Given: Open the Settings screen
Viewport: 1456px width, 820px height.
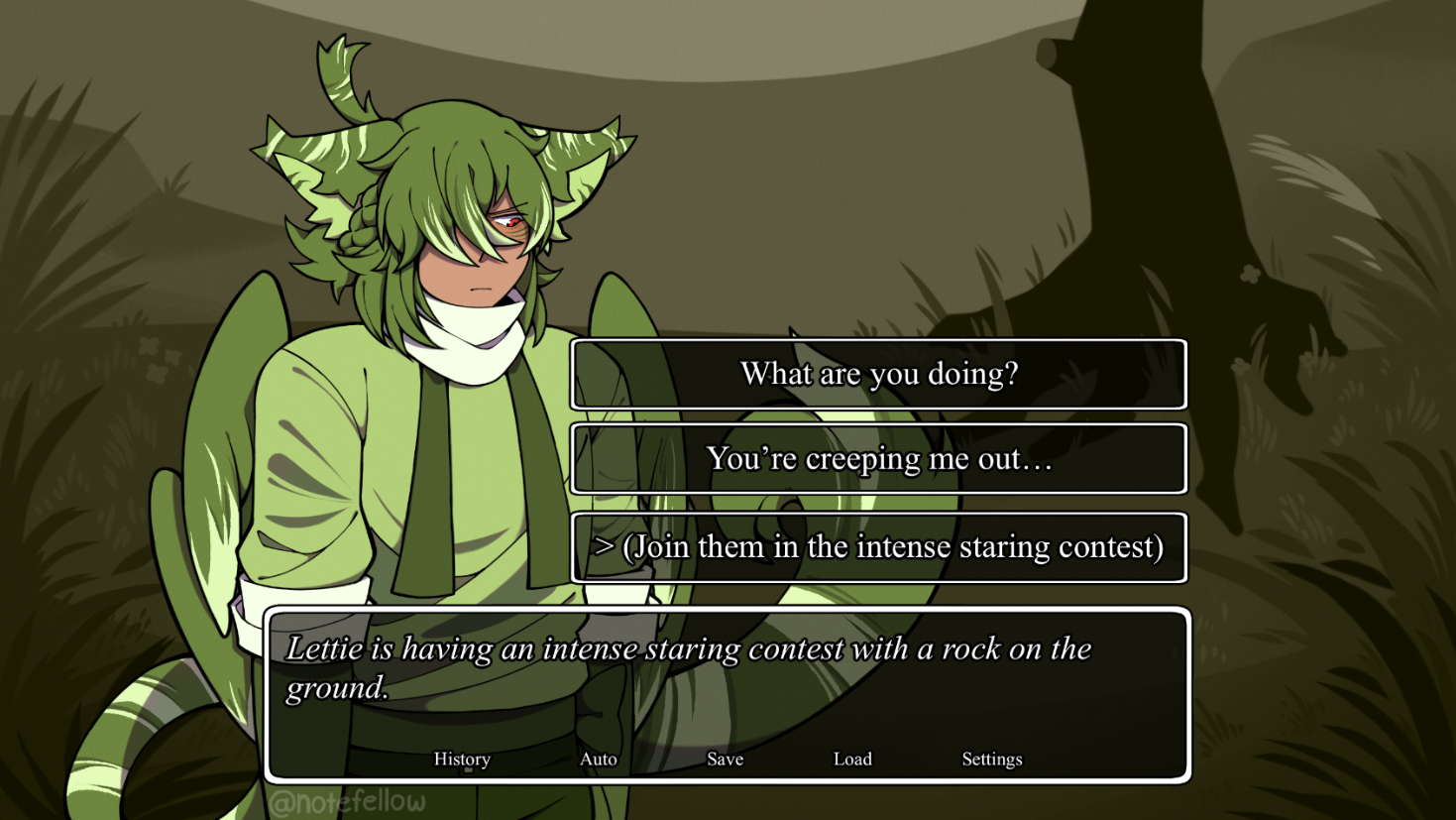Looking at the screenshot, I should 991,759.
